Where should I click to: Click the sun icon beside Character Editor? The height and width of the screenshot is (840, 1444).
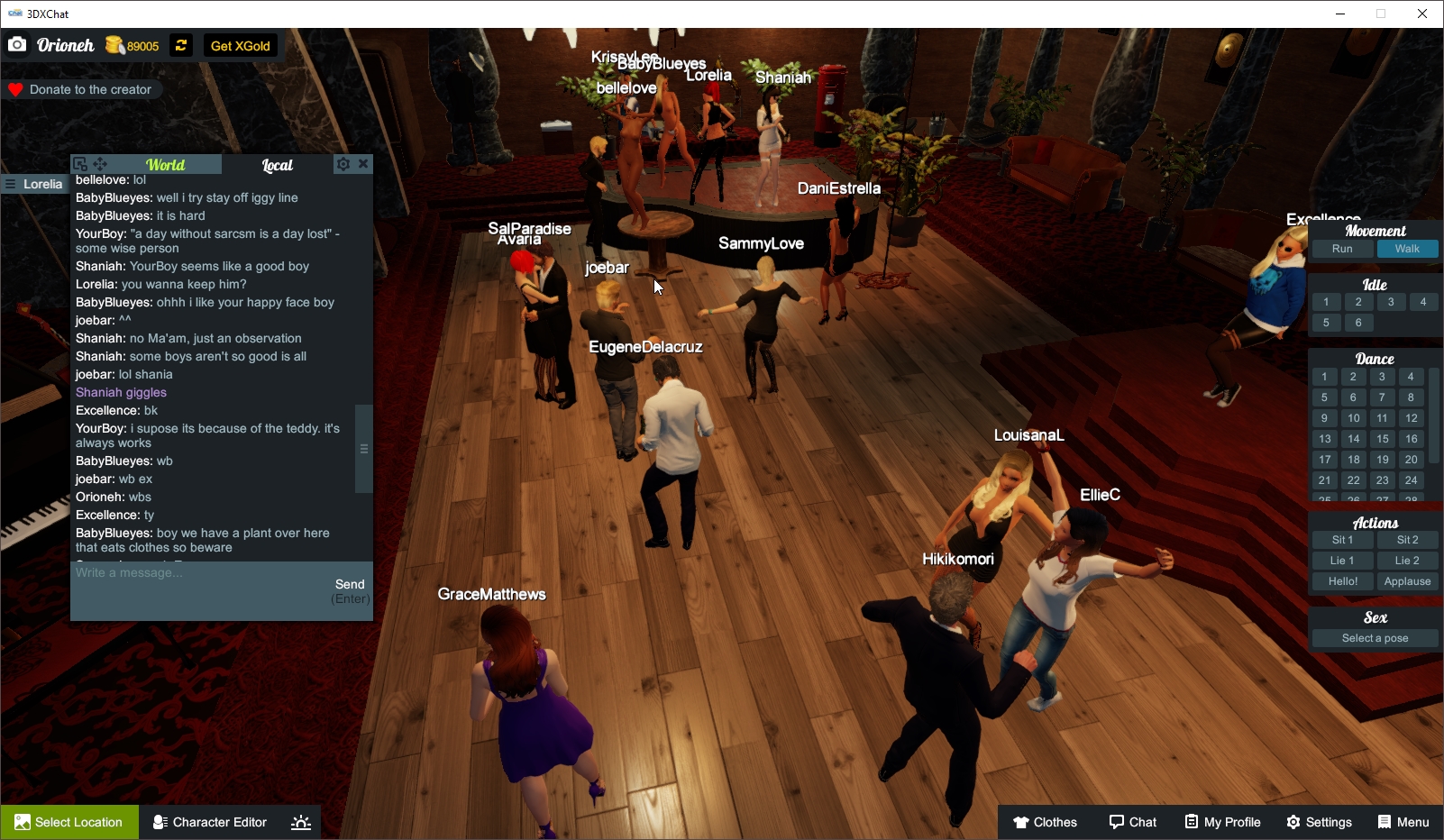point(300,822)
